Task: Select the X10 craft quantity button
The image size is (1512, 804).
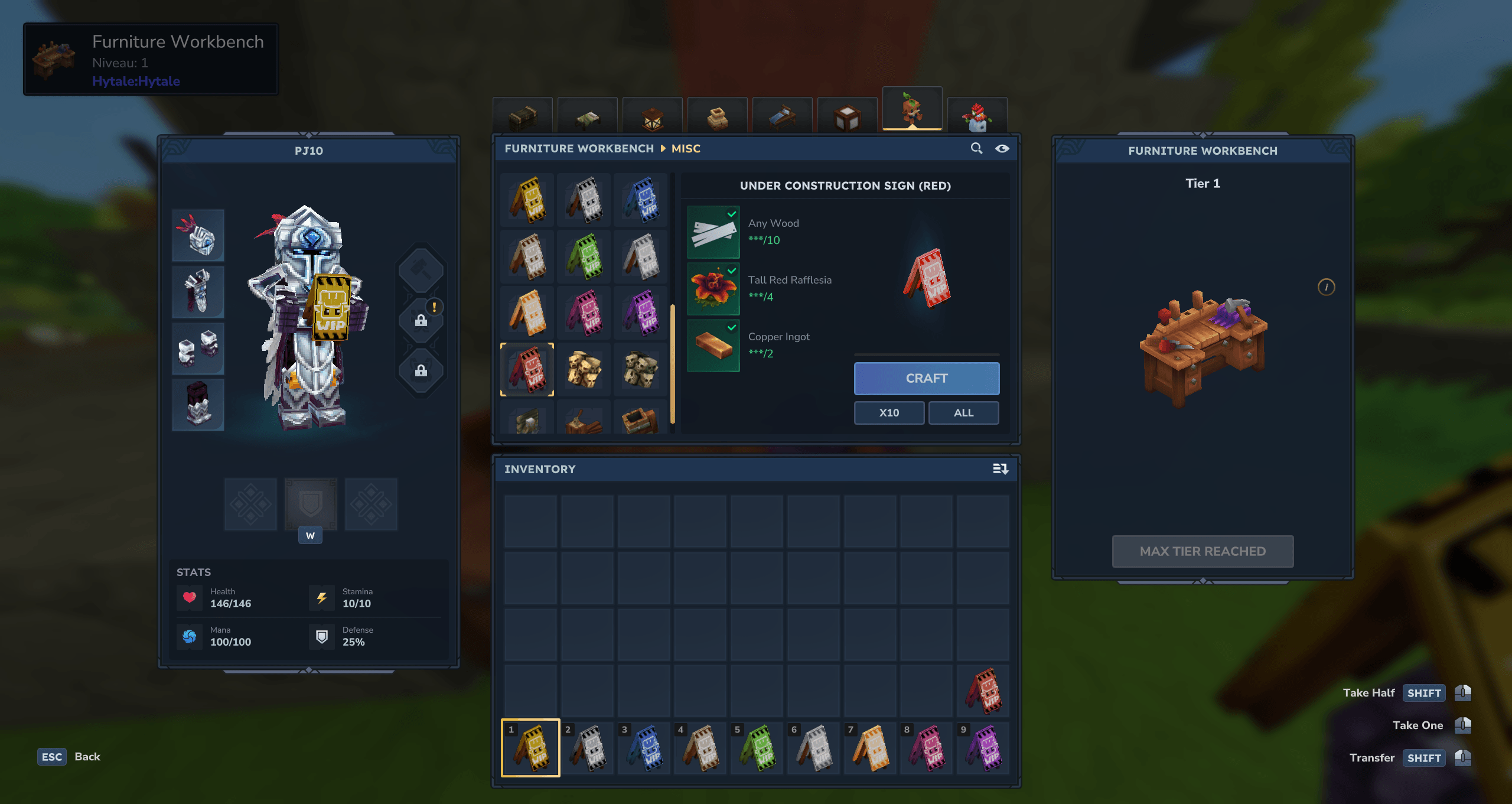Action: click(x=889, y=412)
